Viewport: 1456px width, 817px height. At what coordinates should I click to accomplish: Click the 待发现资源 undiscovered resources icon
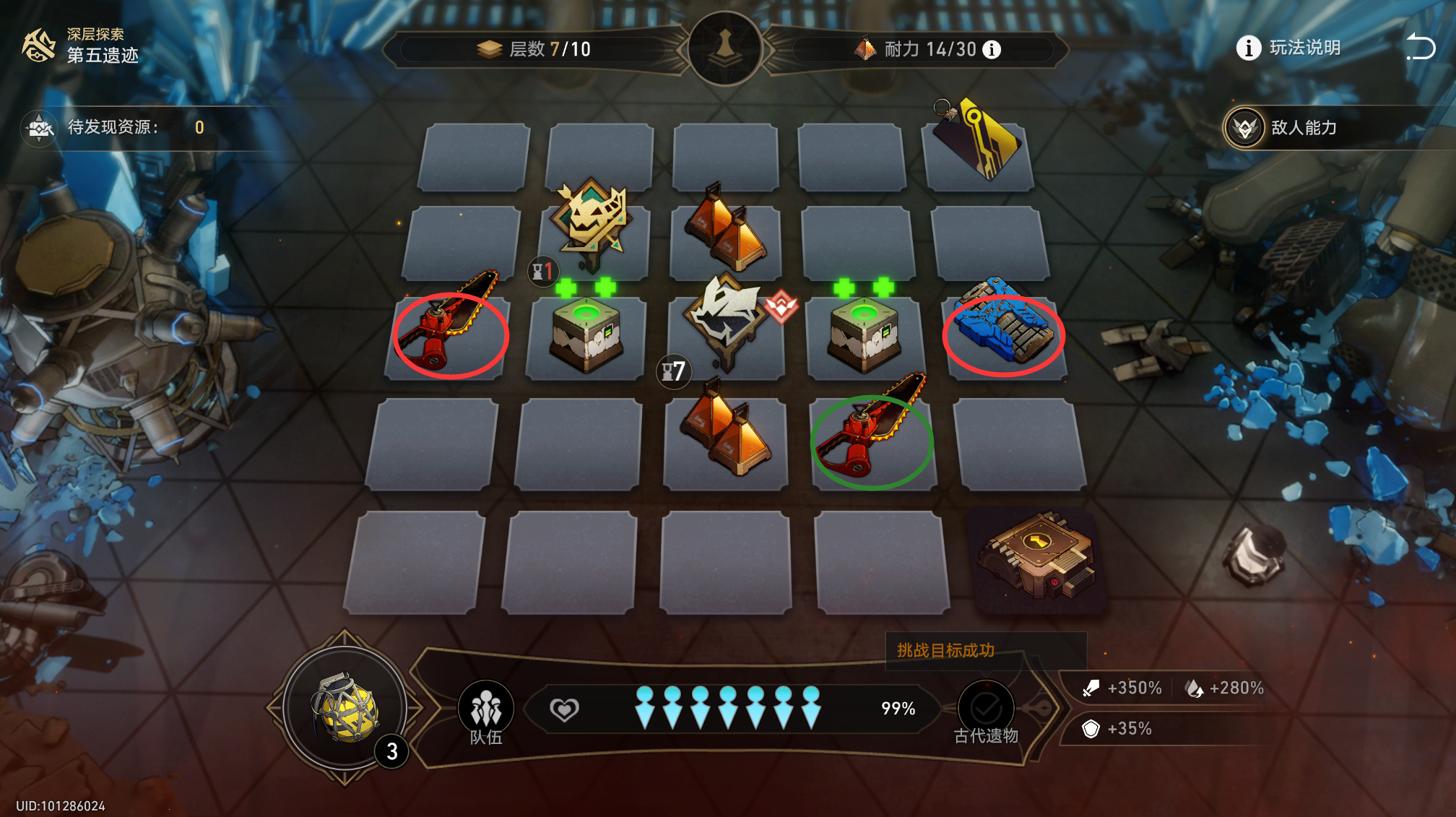tap(40, 128)
